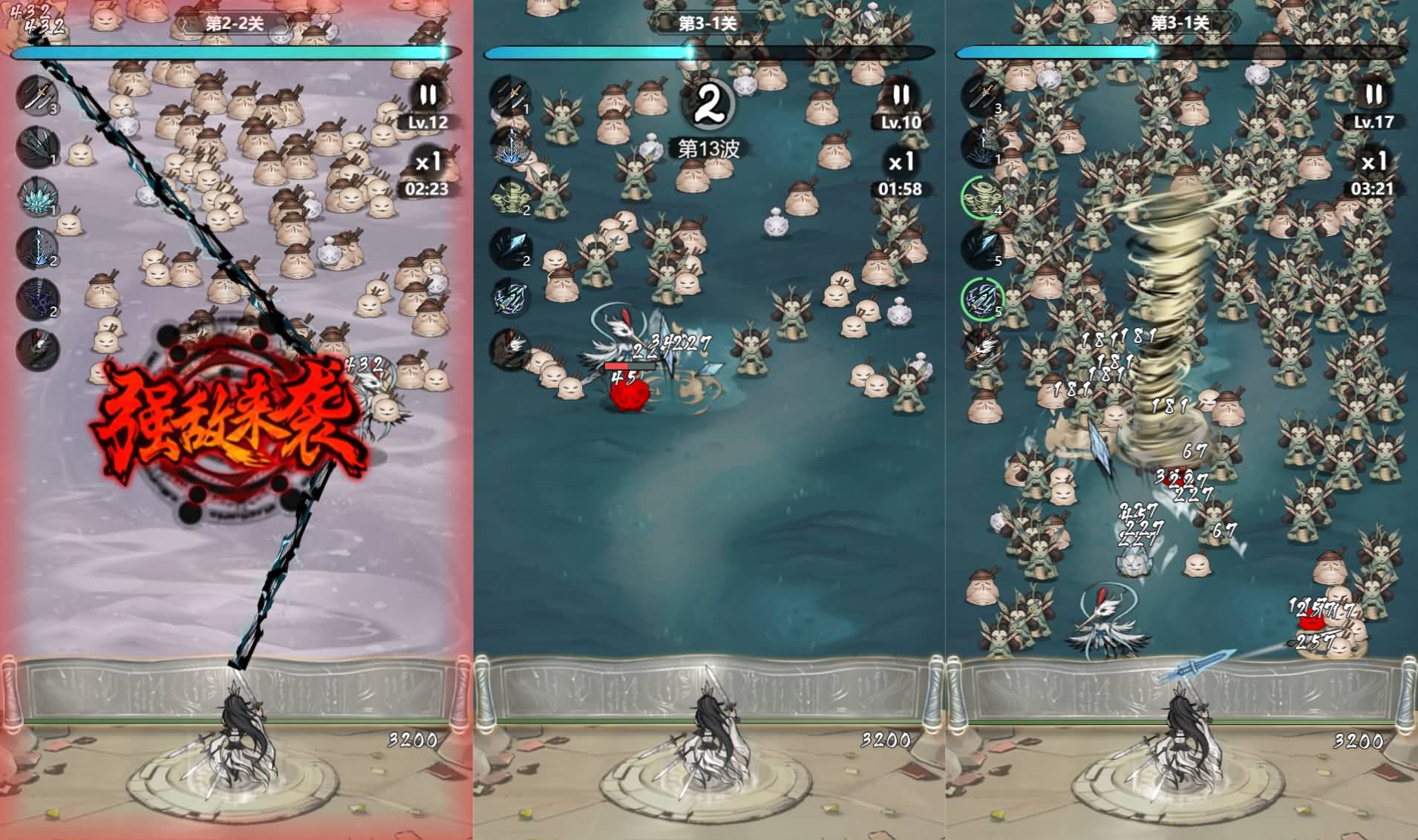Select the level 2 tornado skill icon
The image size is (1418, 840).
pyautogui.click(x=510, y=197)
